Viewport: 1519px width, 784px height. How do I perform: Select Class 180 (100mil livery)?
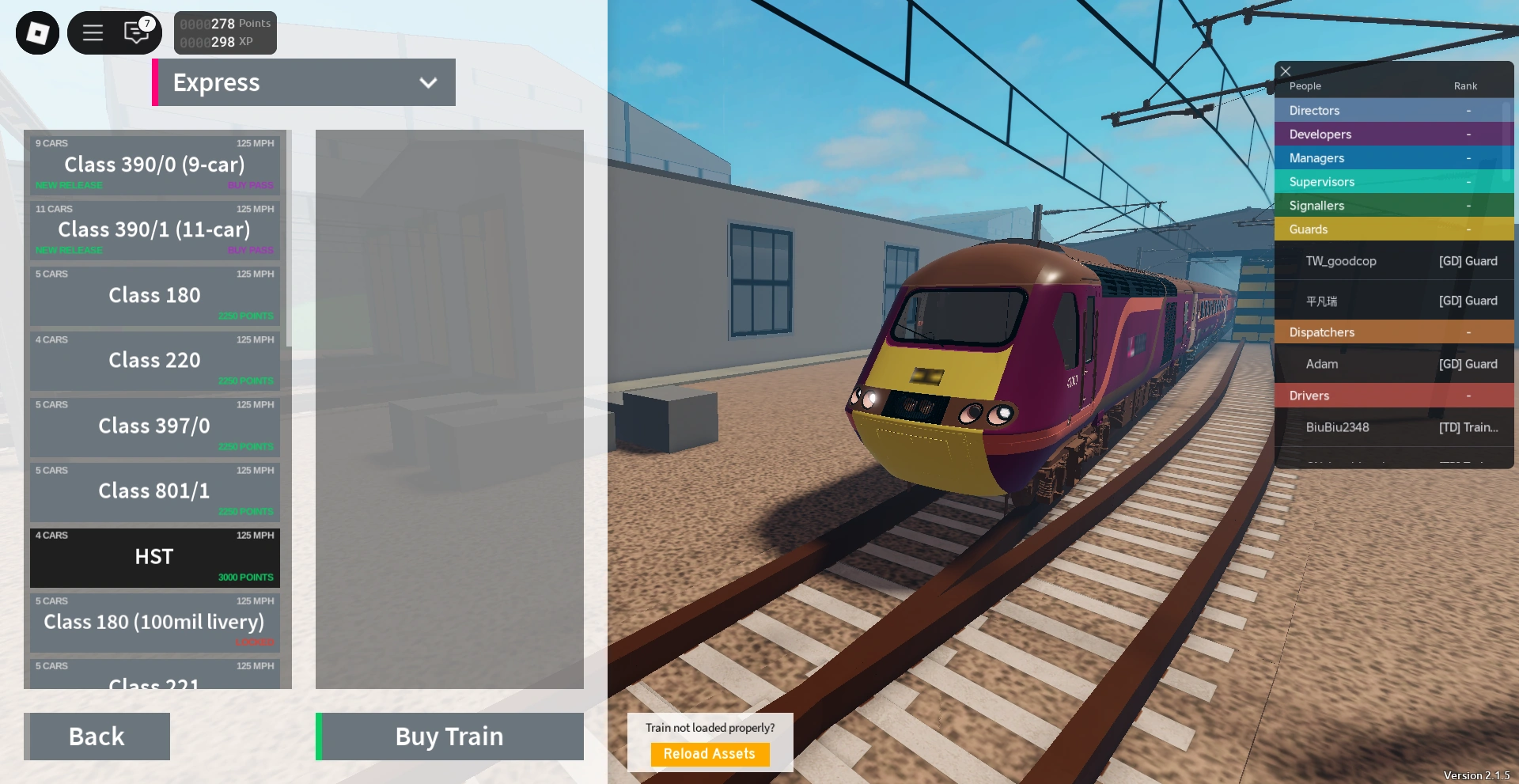(x=154, y=622)
